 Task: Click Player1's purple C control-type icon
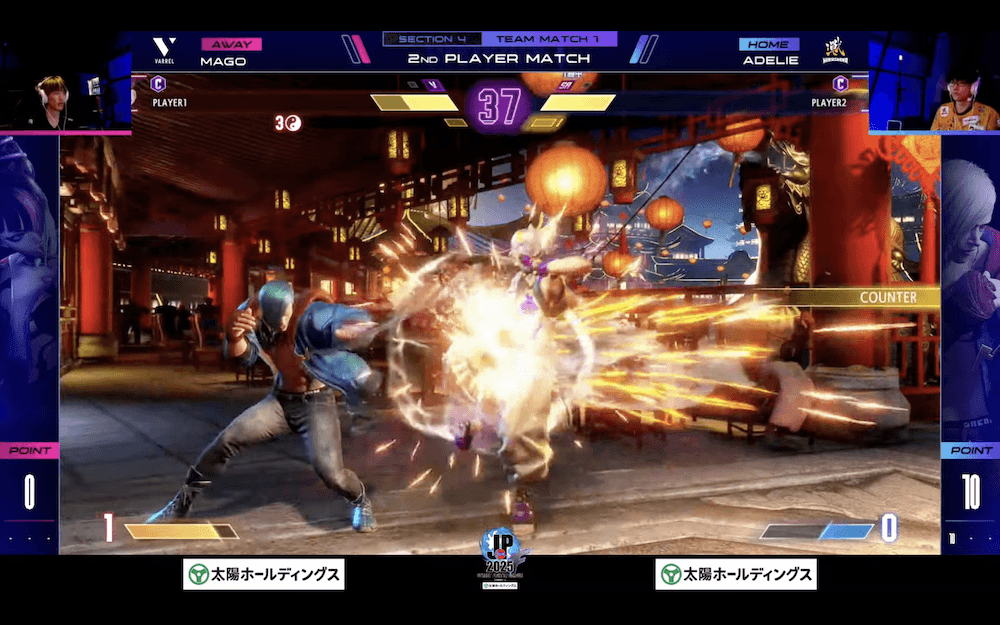(158, 85)
